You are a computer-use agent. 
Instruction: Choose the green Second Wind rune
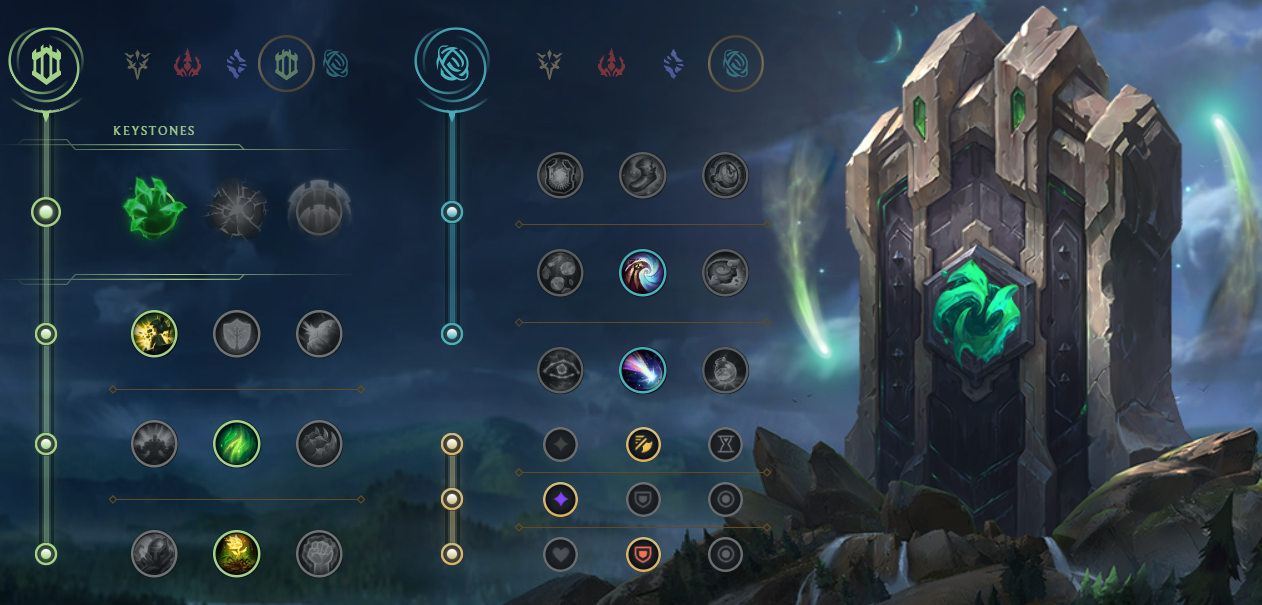tap(237, 444)
